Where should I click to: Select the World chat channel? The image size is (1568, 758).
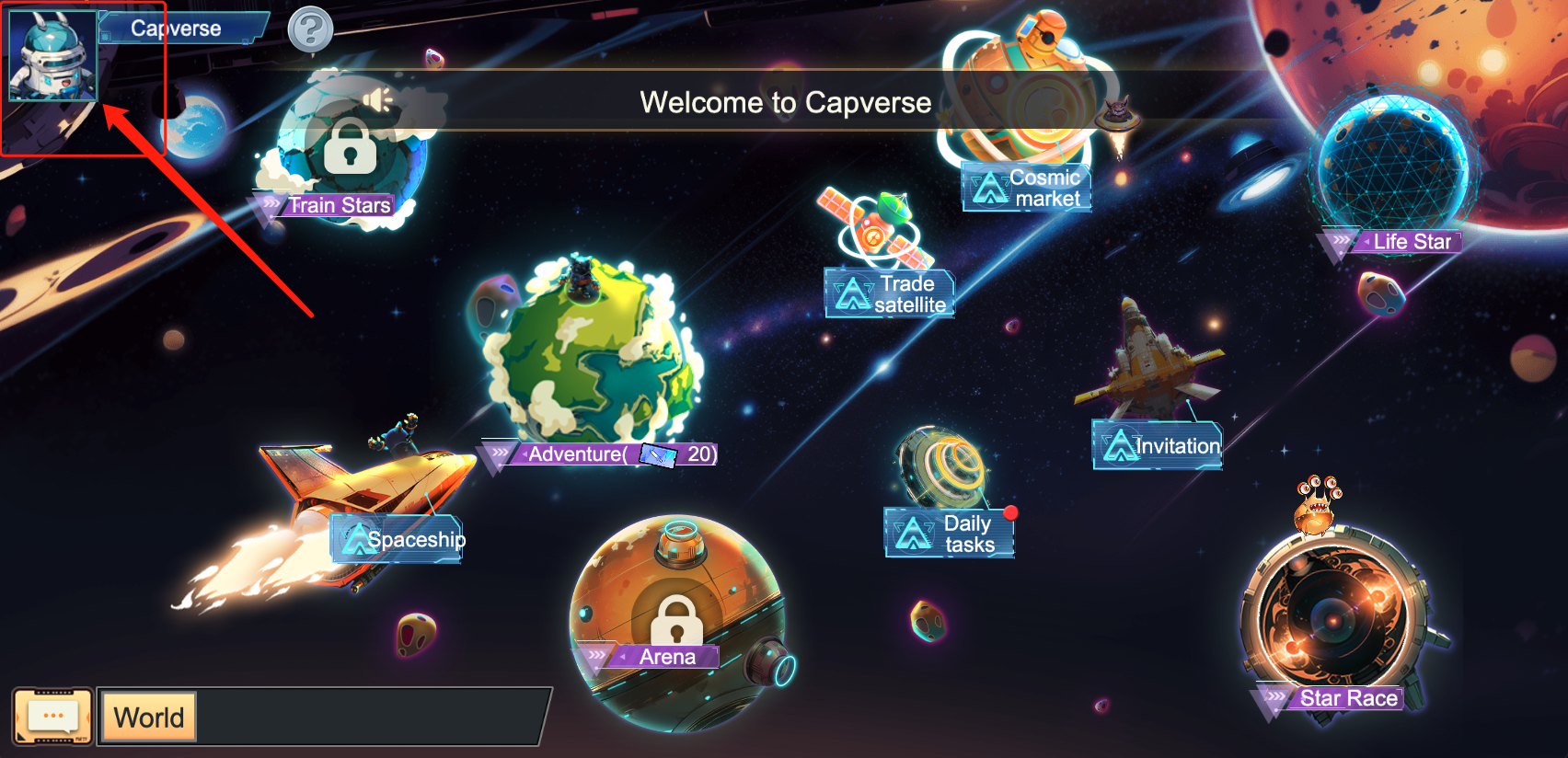click(x=148, y=717)
